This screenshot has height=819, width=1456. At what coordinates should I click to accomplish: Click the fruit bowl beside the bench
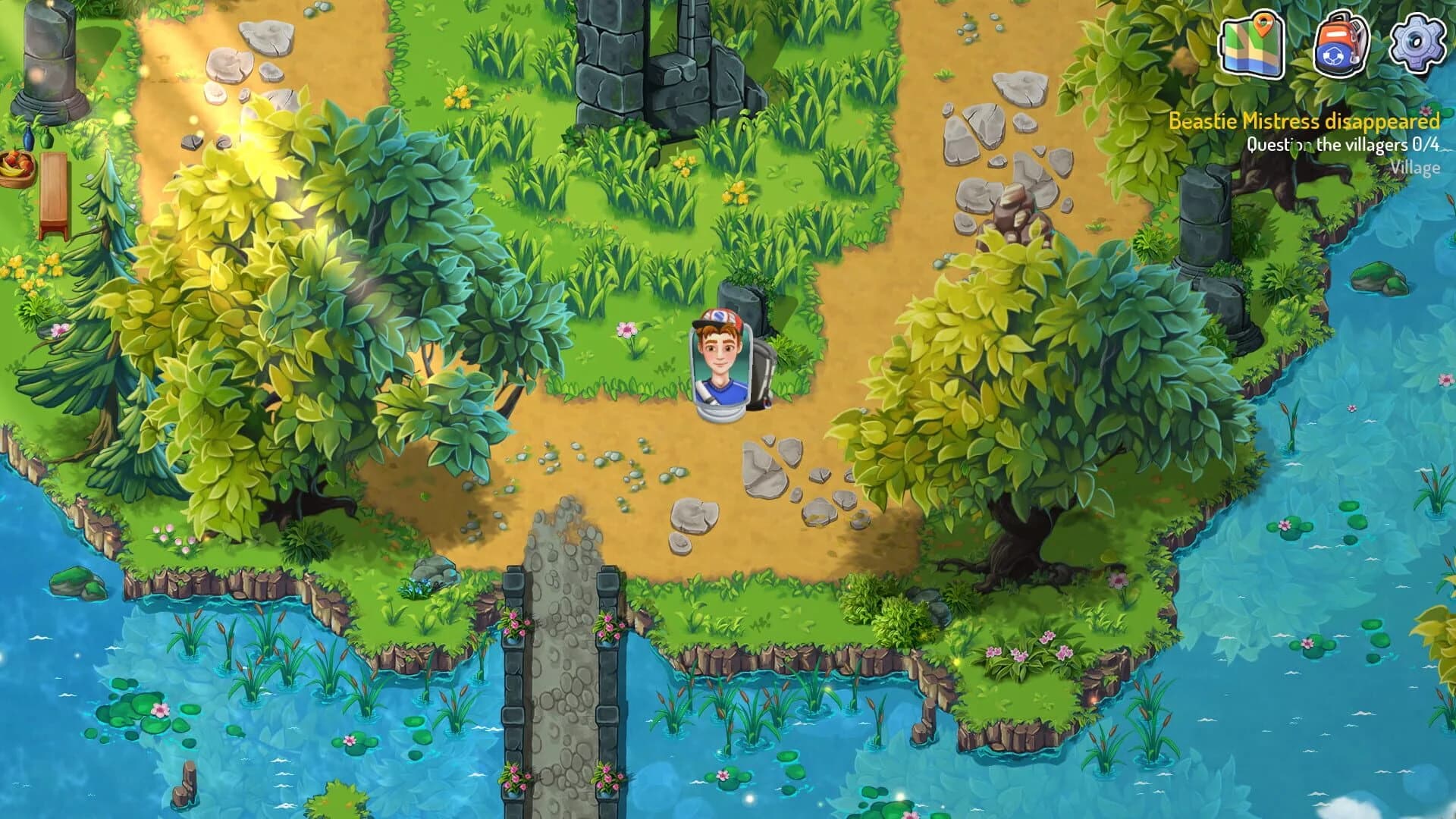(x=17, y=167)
